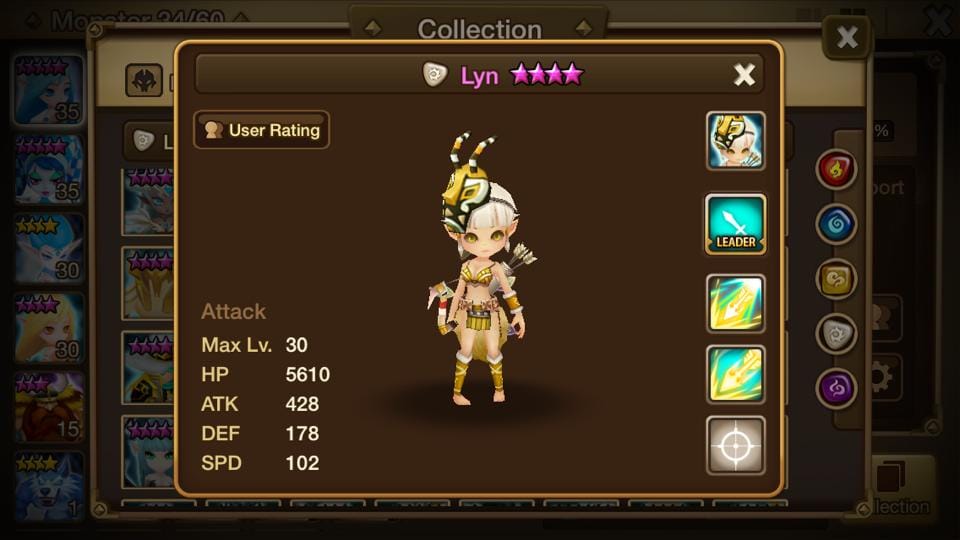Open the User Rating page

(x=262, y=130)
